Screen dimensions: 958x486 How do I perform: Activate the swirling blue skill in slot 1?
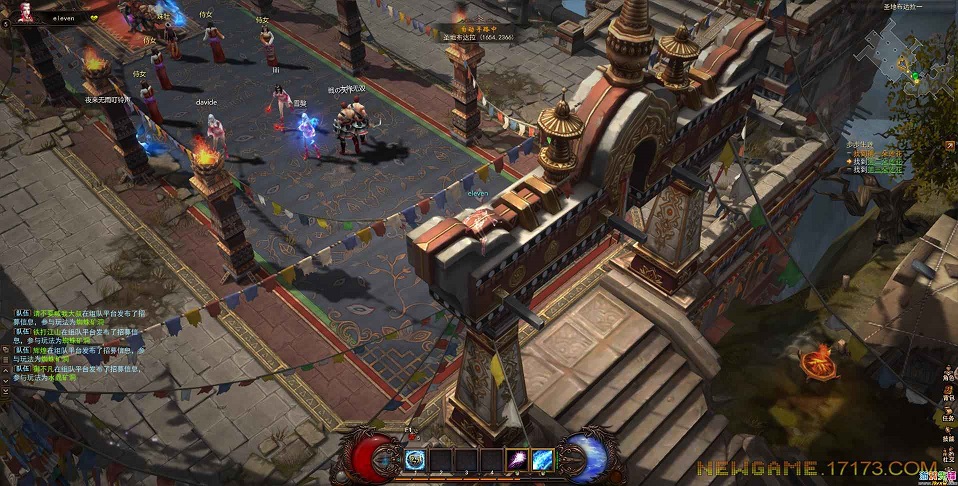(416, 459)
